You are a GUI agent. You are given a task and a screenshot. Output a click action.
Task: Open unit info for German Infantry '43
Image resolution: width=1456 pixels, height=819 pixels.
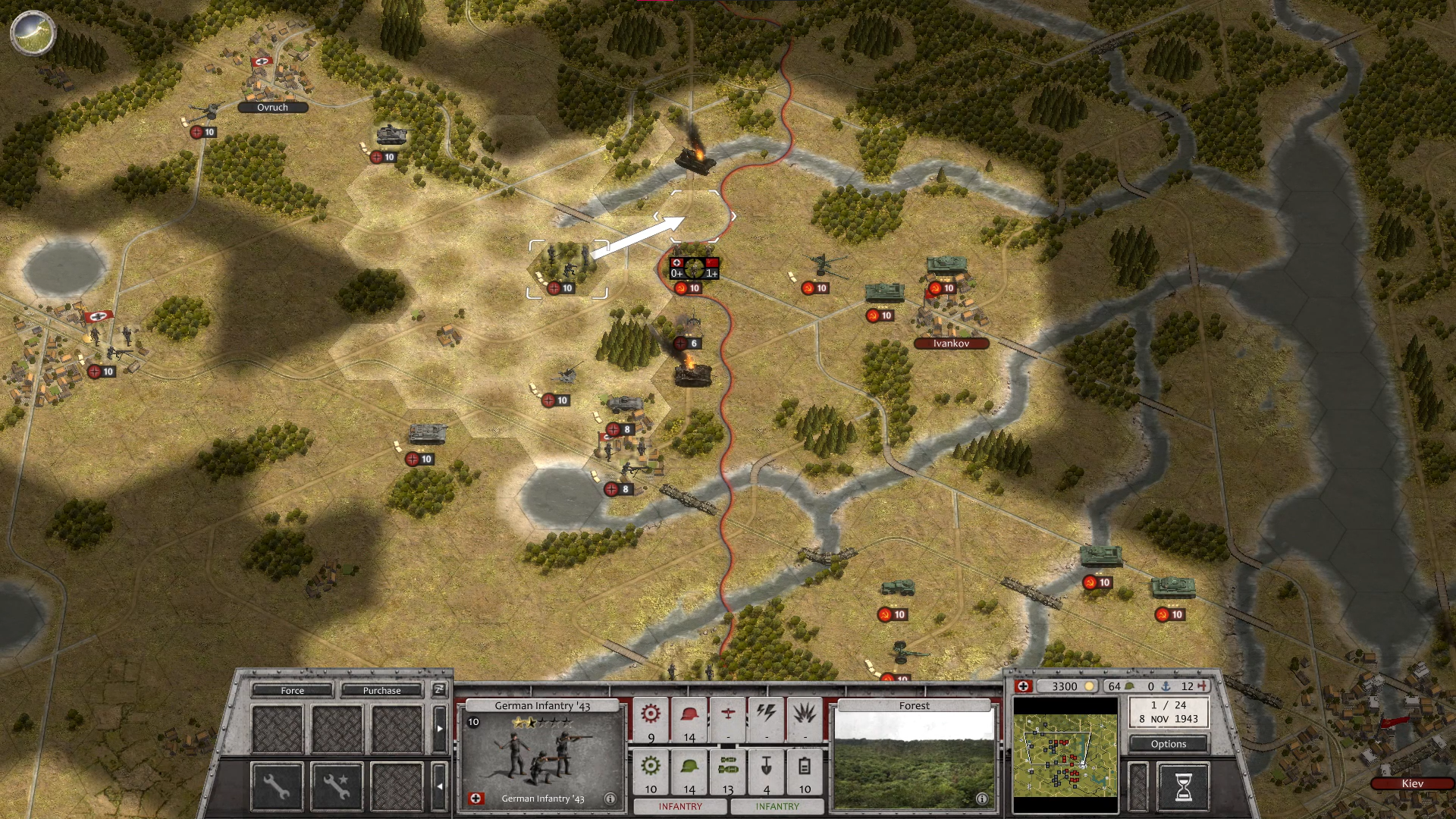pyautogui.click(x=610, y=799)
